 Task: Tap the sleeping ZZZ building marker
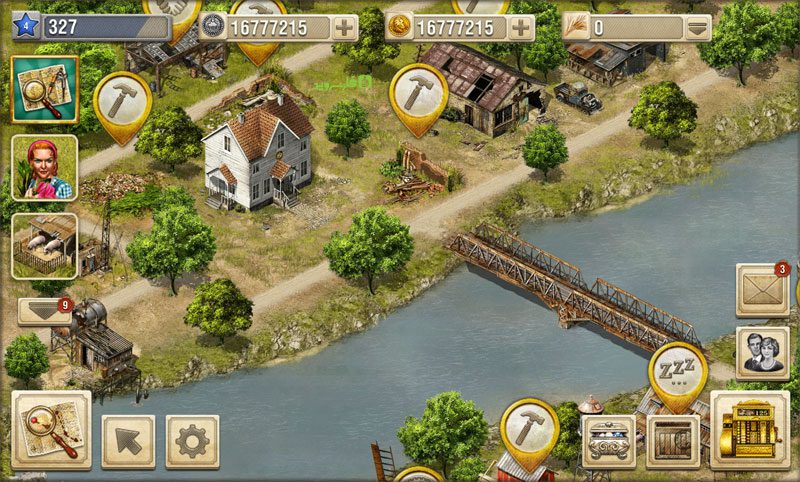[x=678, y=372]
